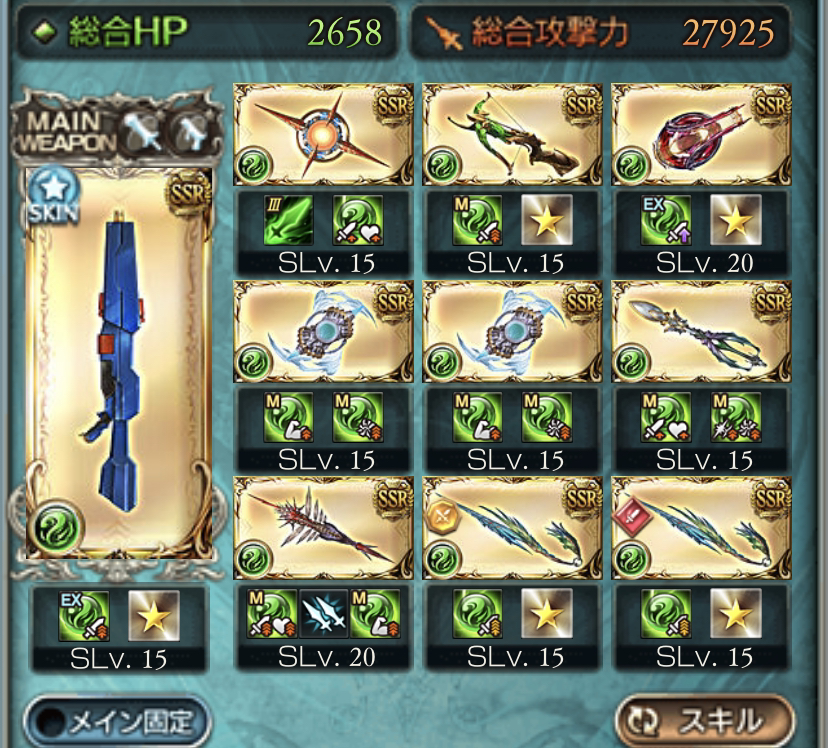Screen dimensions: 828x748
Task: Select the forked spear weapon slot
Action: pos(701,332)
